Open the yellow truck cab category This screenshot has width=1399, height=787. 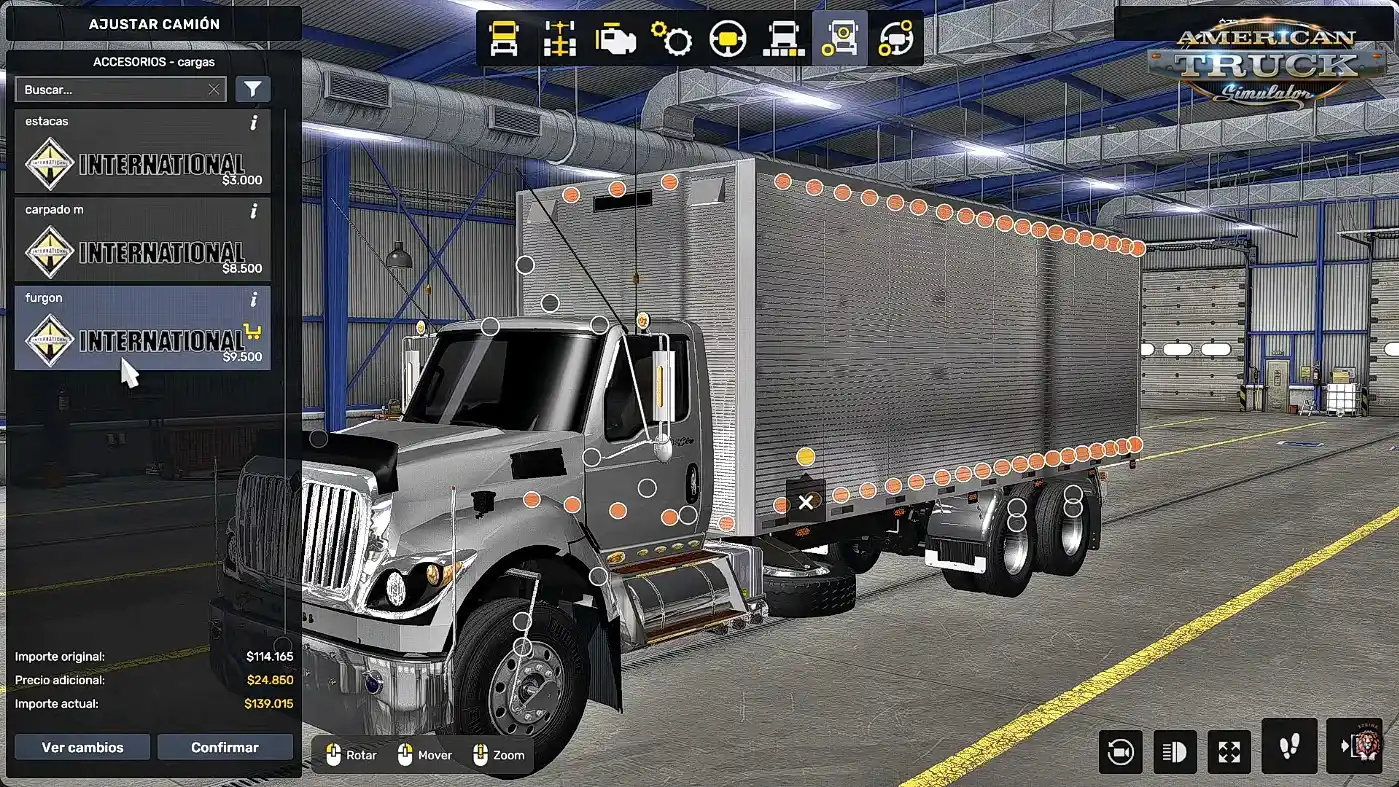[x=504, y=39]
